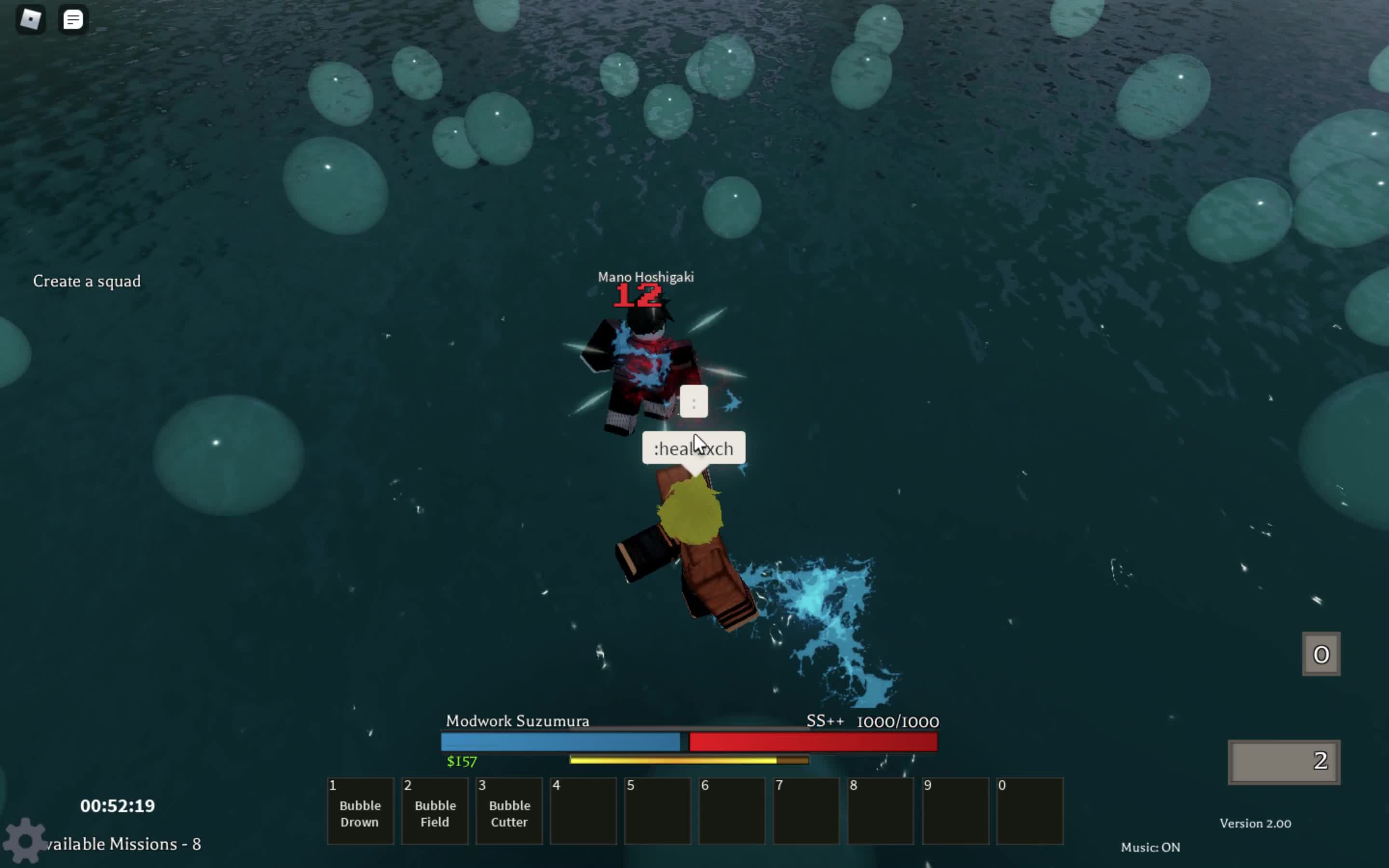This screenshot has height=868, width=1389.
Task: Open the gear settings menu
Action: tap(24, 841)
